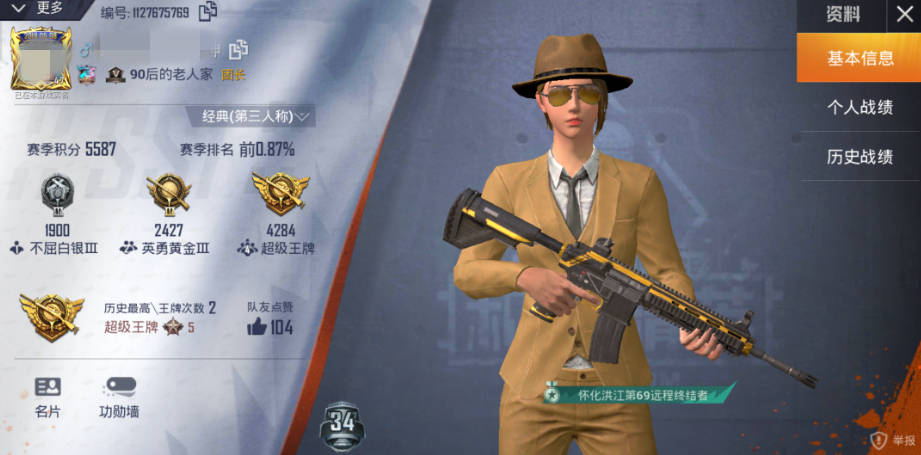Open the 个人战绩 tab

[859, 107]
